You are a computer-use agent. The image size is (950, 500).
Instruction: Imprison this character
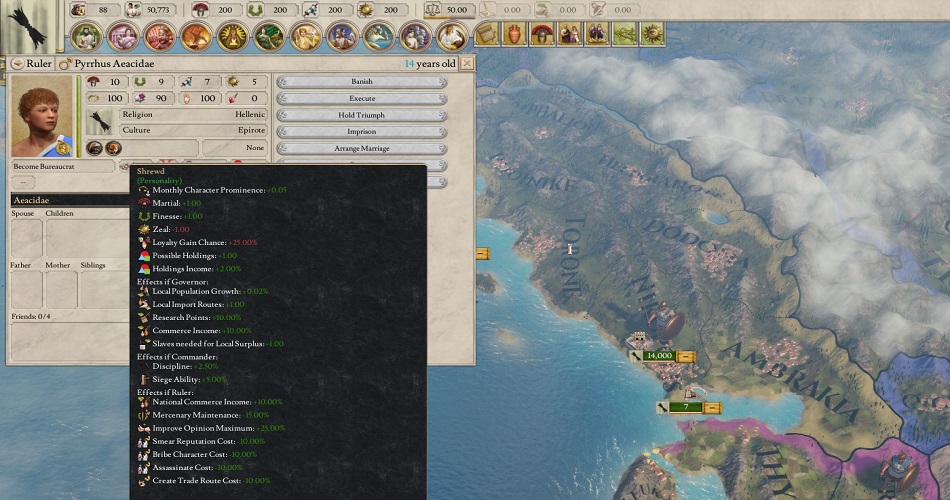pyautogui.click(x=361, y=131)
